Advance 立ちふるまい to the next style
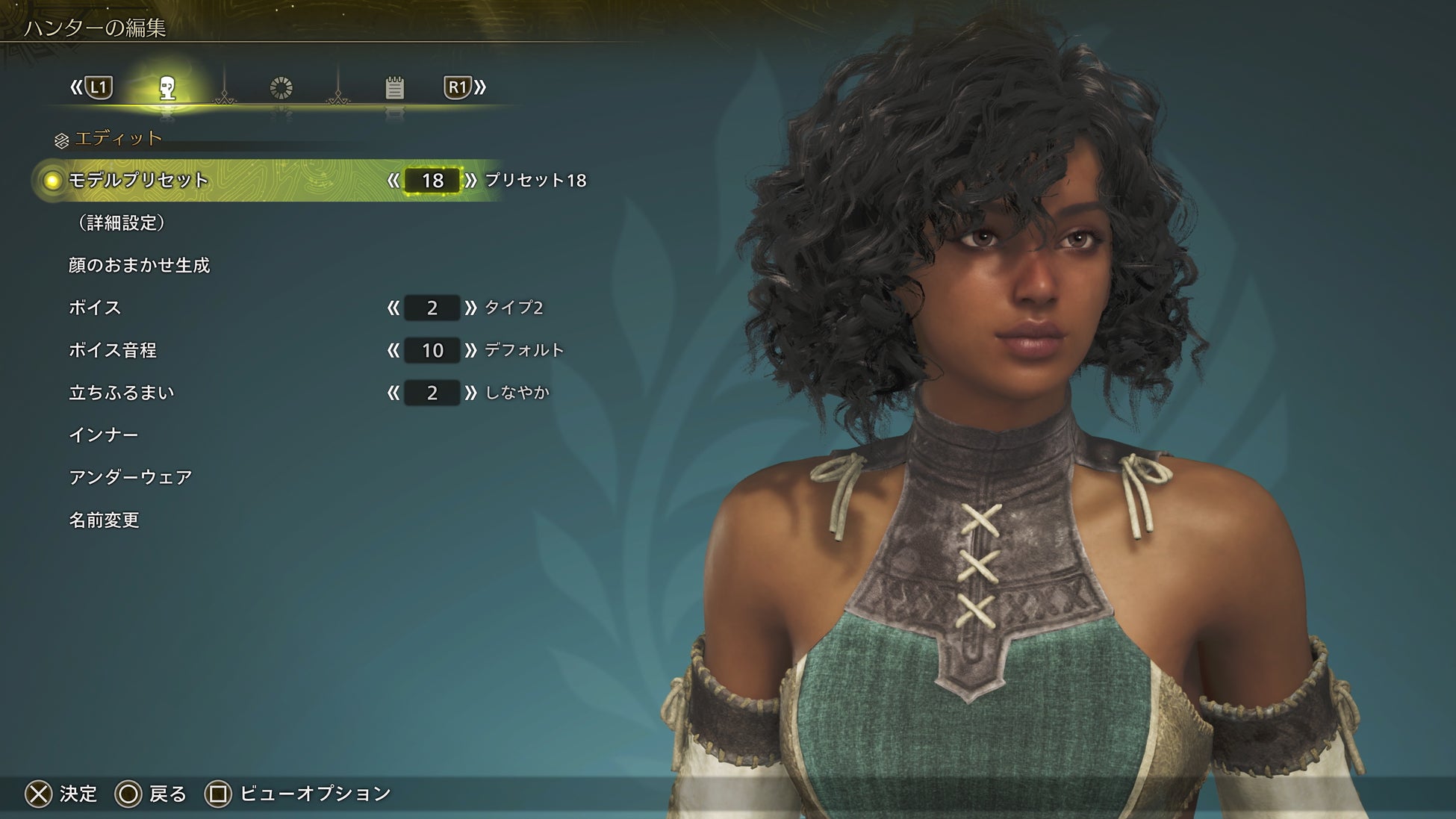 (470, 393)
